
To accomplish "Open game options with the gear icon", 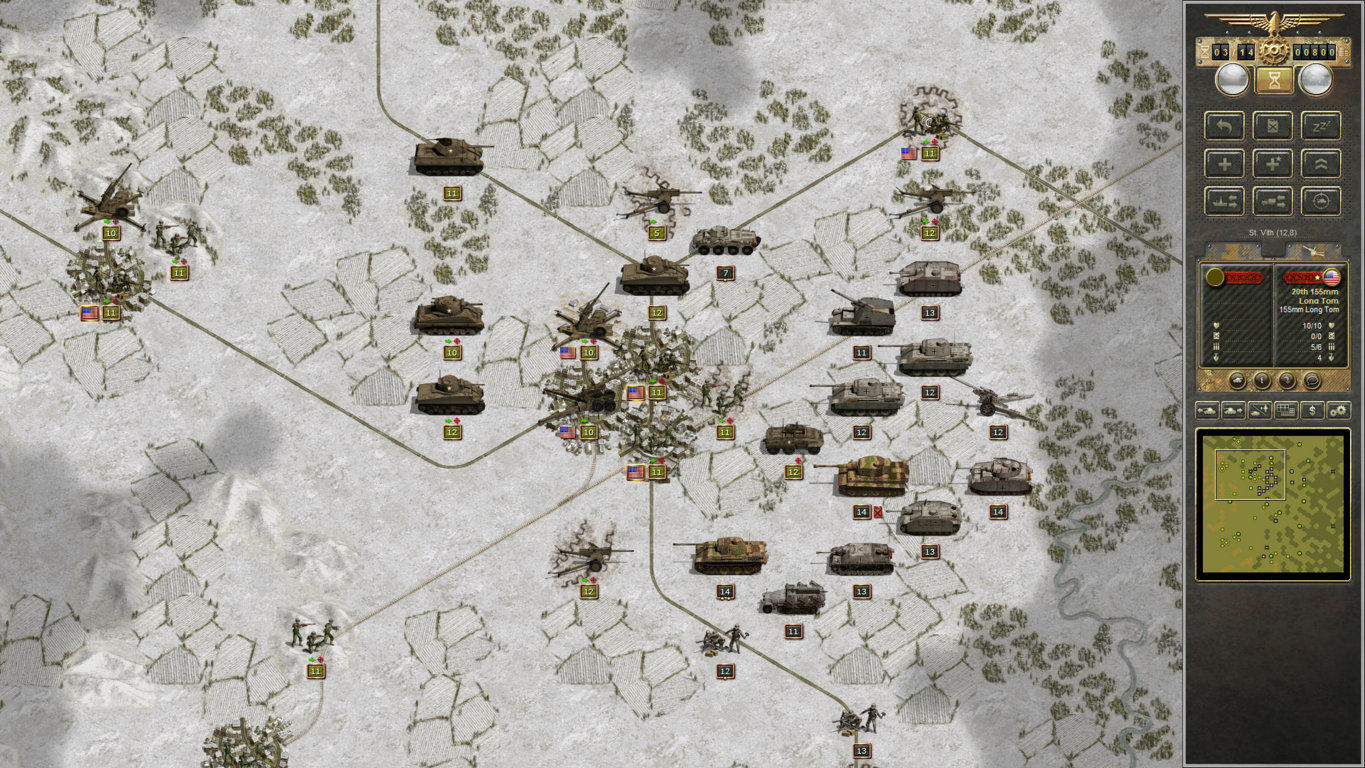I will point(1340,410).
